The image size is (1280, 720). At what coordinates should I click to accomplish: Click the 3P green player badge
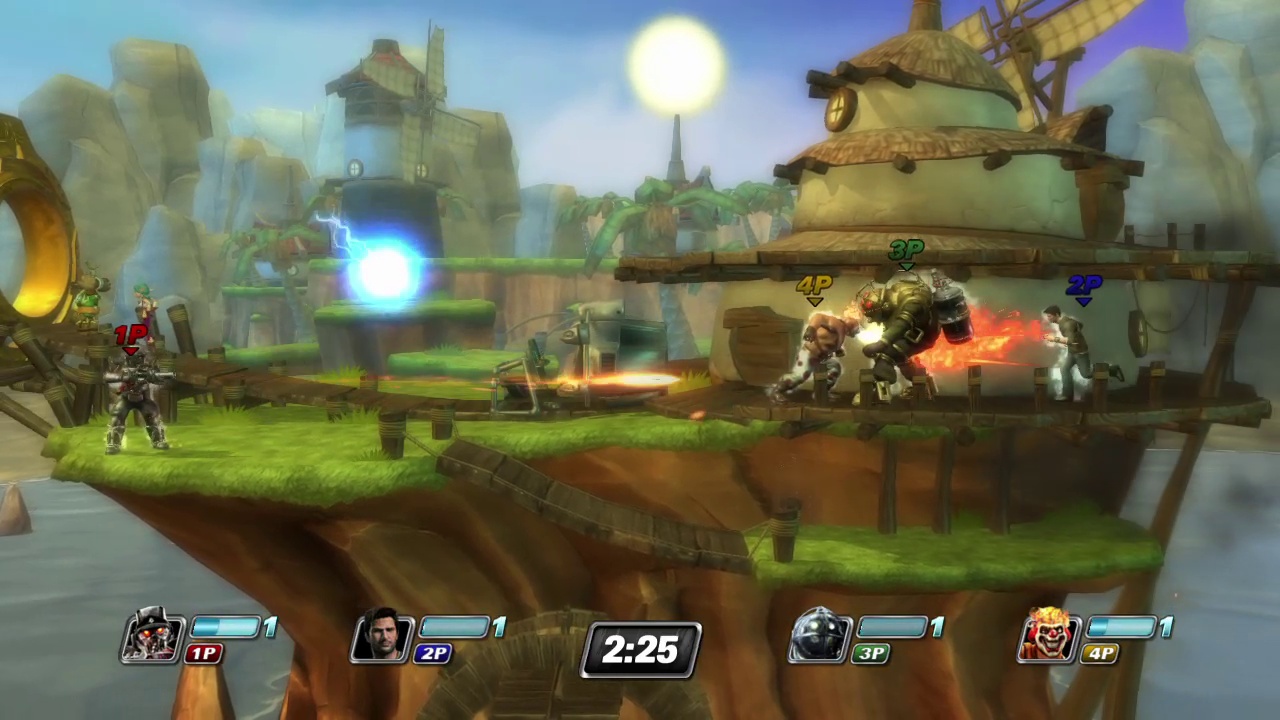pos(869,654)
